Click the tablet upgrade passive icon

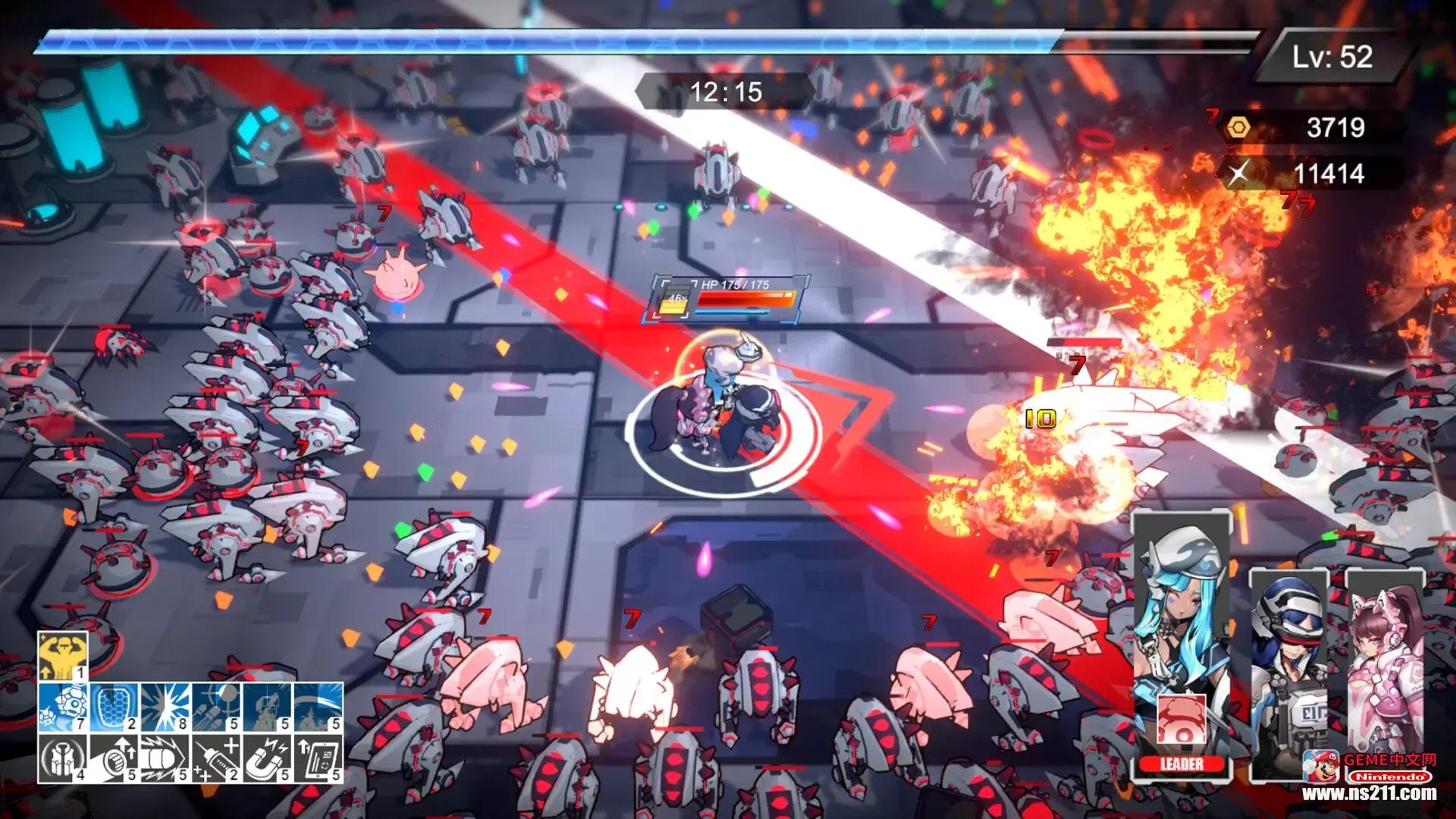pos(318,758)
